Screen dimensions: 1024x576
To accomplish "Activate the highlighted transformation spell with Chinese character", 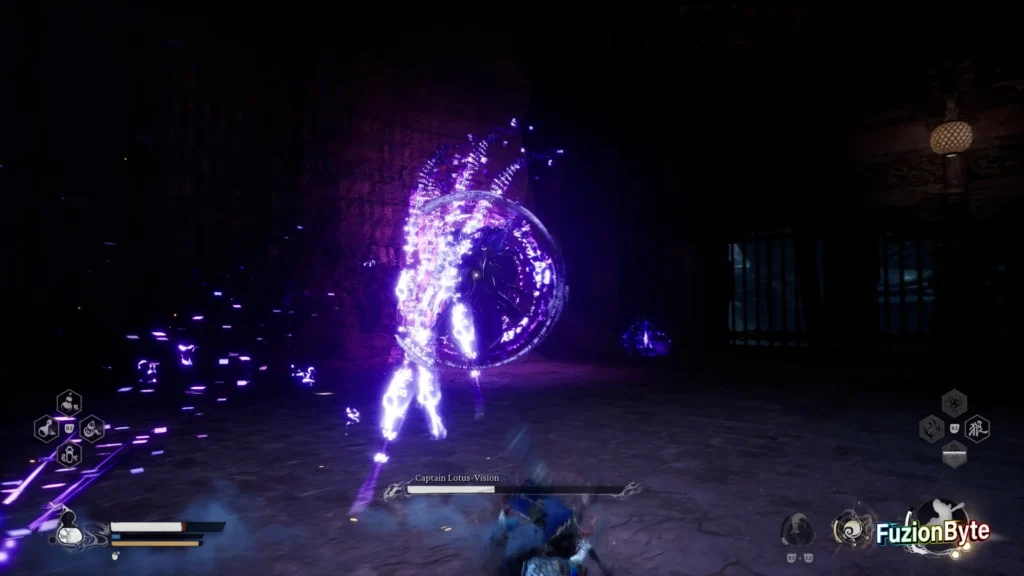I will click(977, 429).
